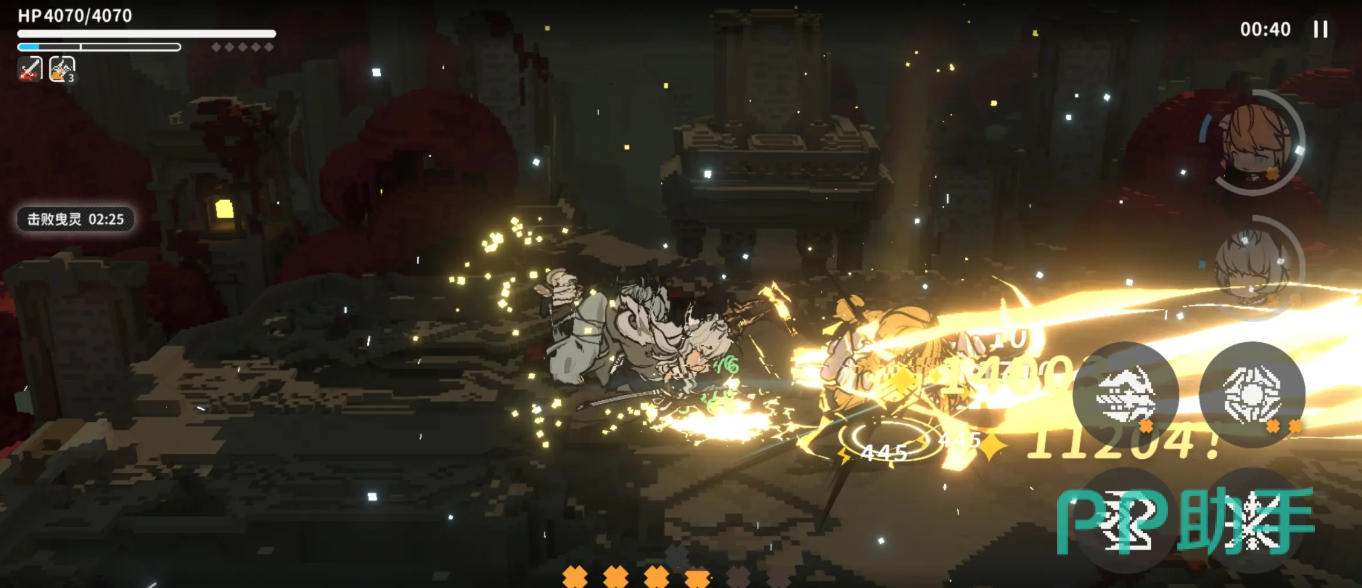Tap the 击败曳灵 objective tracker
The image size is (1362, 588).
[75, 218]
